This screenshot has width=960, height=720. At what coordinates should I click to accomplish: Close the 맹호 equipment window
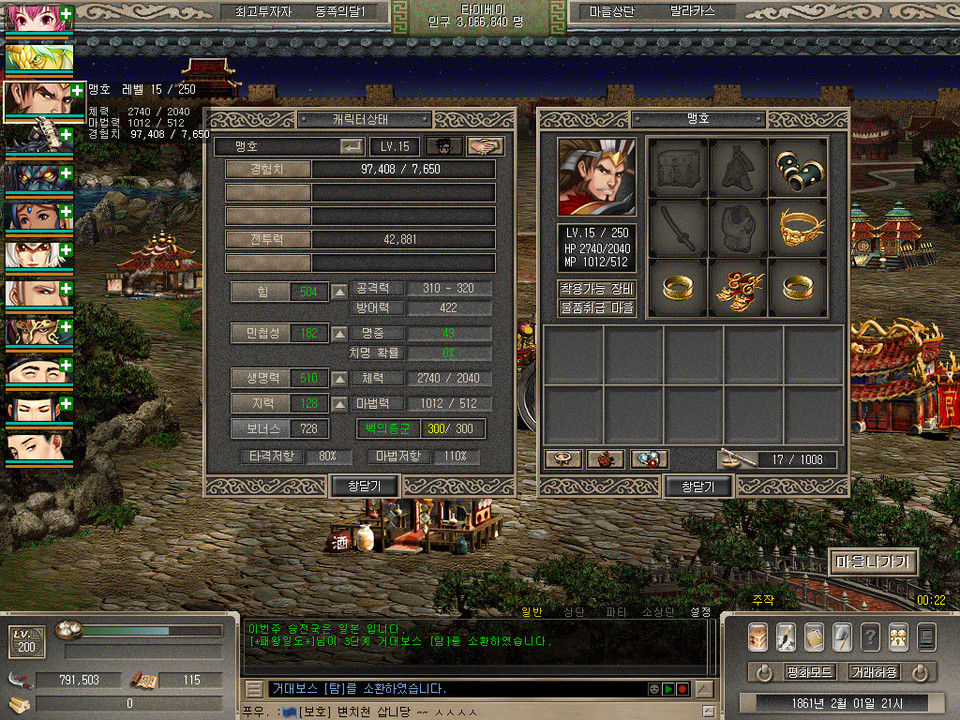pos(698,486)
